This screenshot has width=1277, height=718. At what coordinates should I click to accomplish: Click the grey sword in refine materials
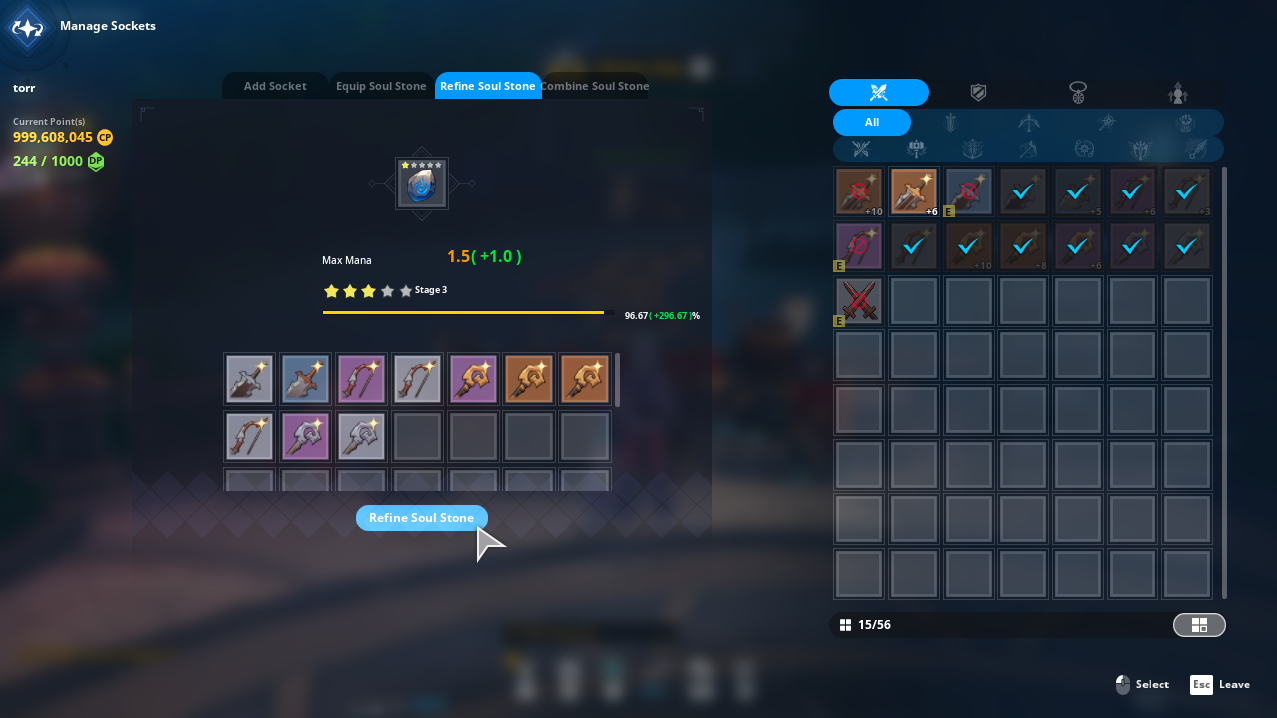[249, 379]
